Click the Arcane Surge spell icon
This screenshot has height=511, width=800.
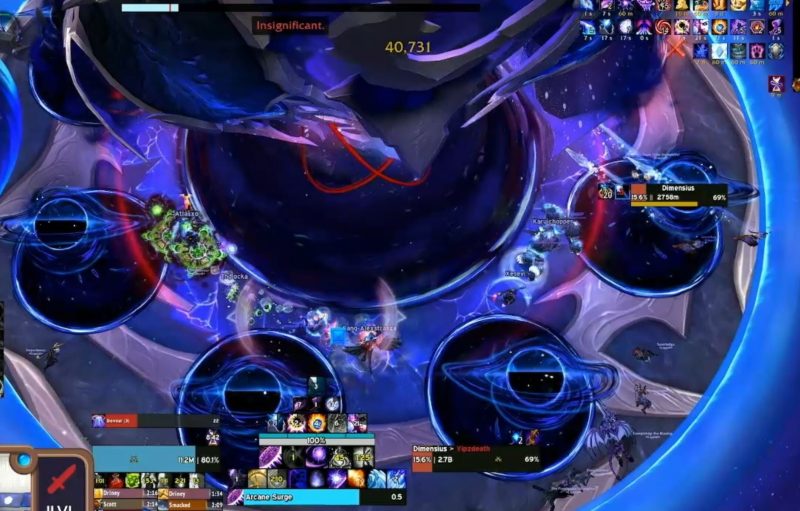coord(235,496)
